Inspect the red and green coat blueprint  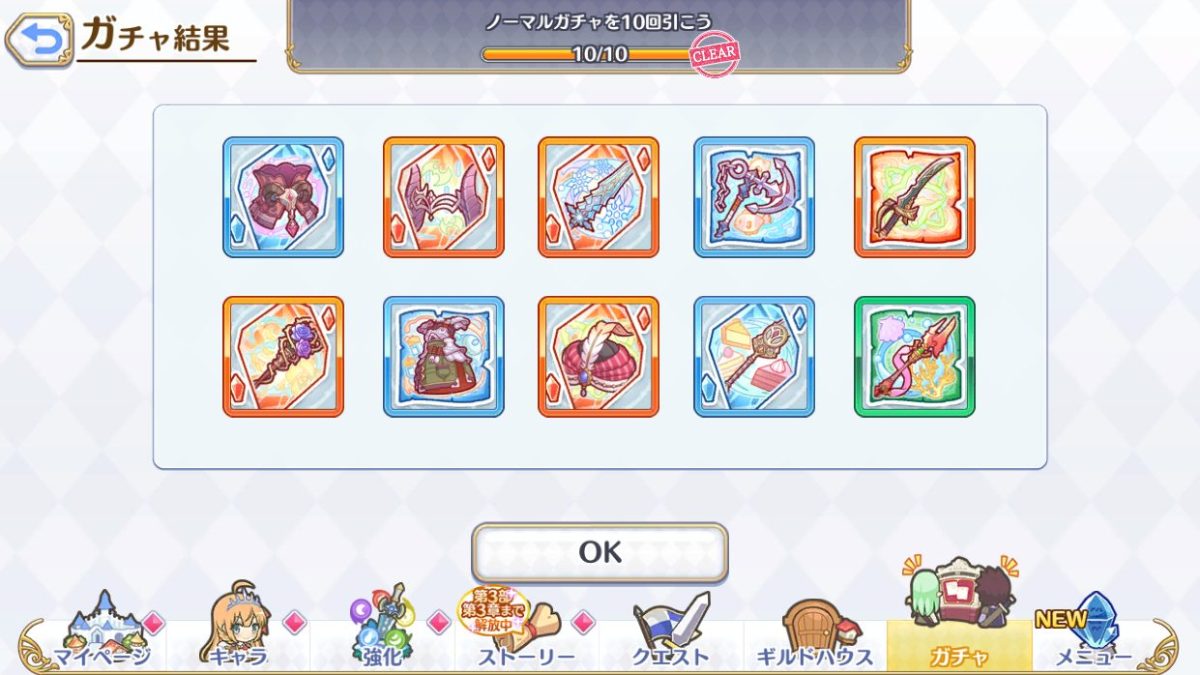(x=443, y=356)
